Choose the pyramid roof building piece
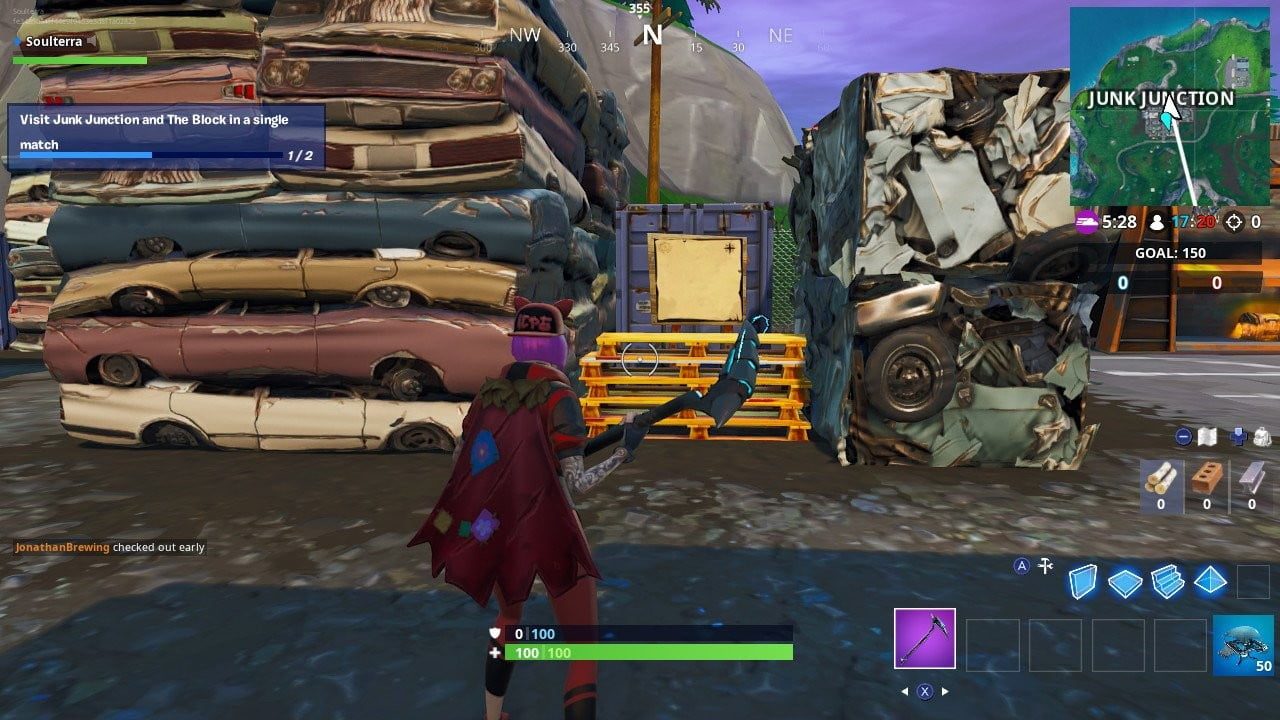Viewport: 1280px width, 720px height. 1210,580
